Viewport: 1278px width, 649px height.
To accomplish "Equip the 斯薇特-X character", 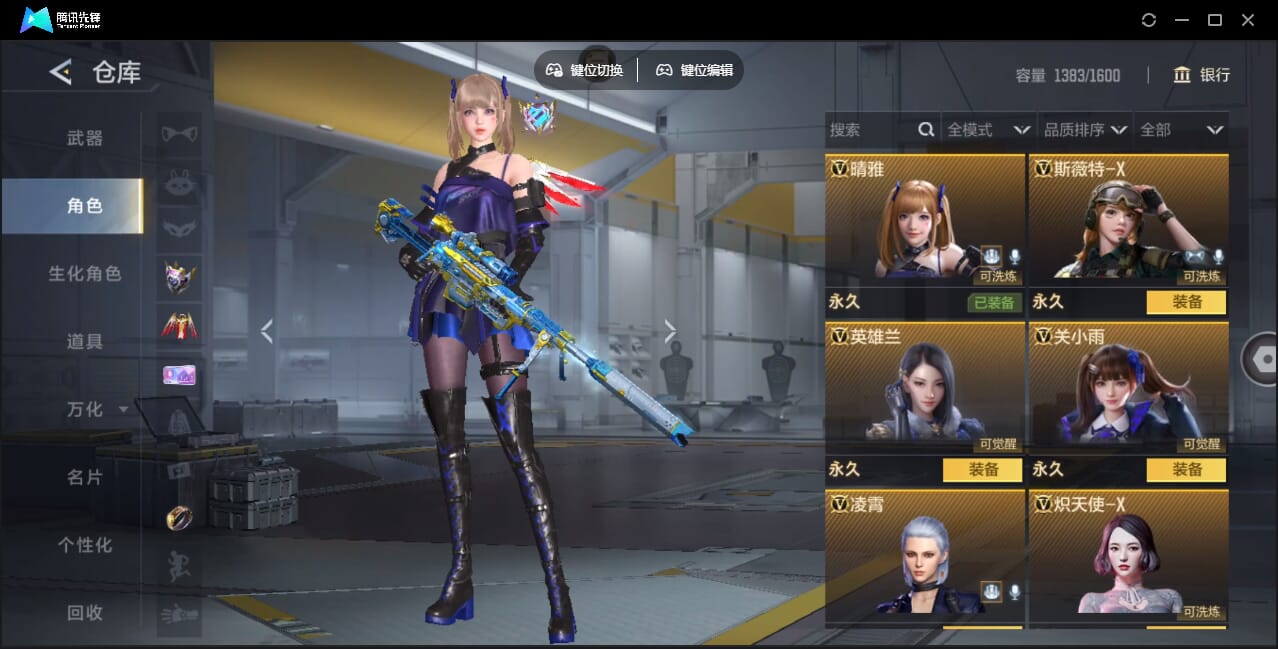I will (x=1186, y=302).
